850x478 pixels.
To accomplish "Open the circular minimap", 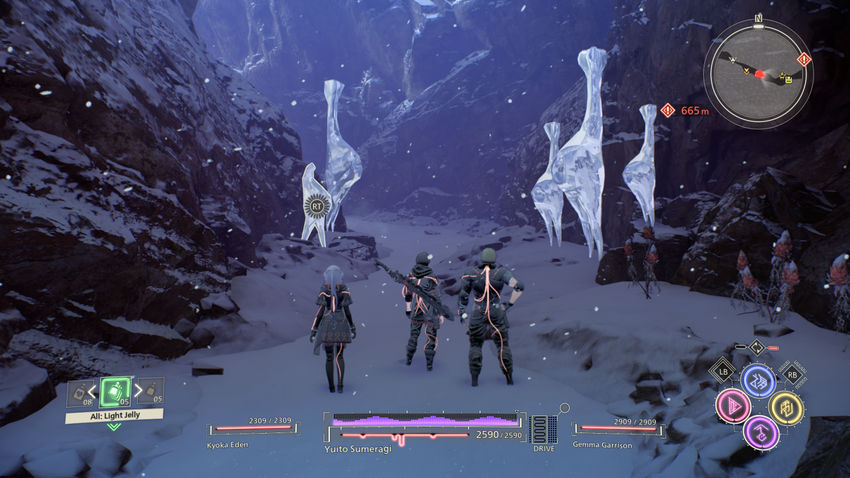I will pos(757,73).
